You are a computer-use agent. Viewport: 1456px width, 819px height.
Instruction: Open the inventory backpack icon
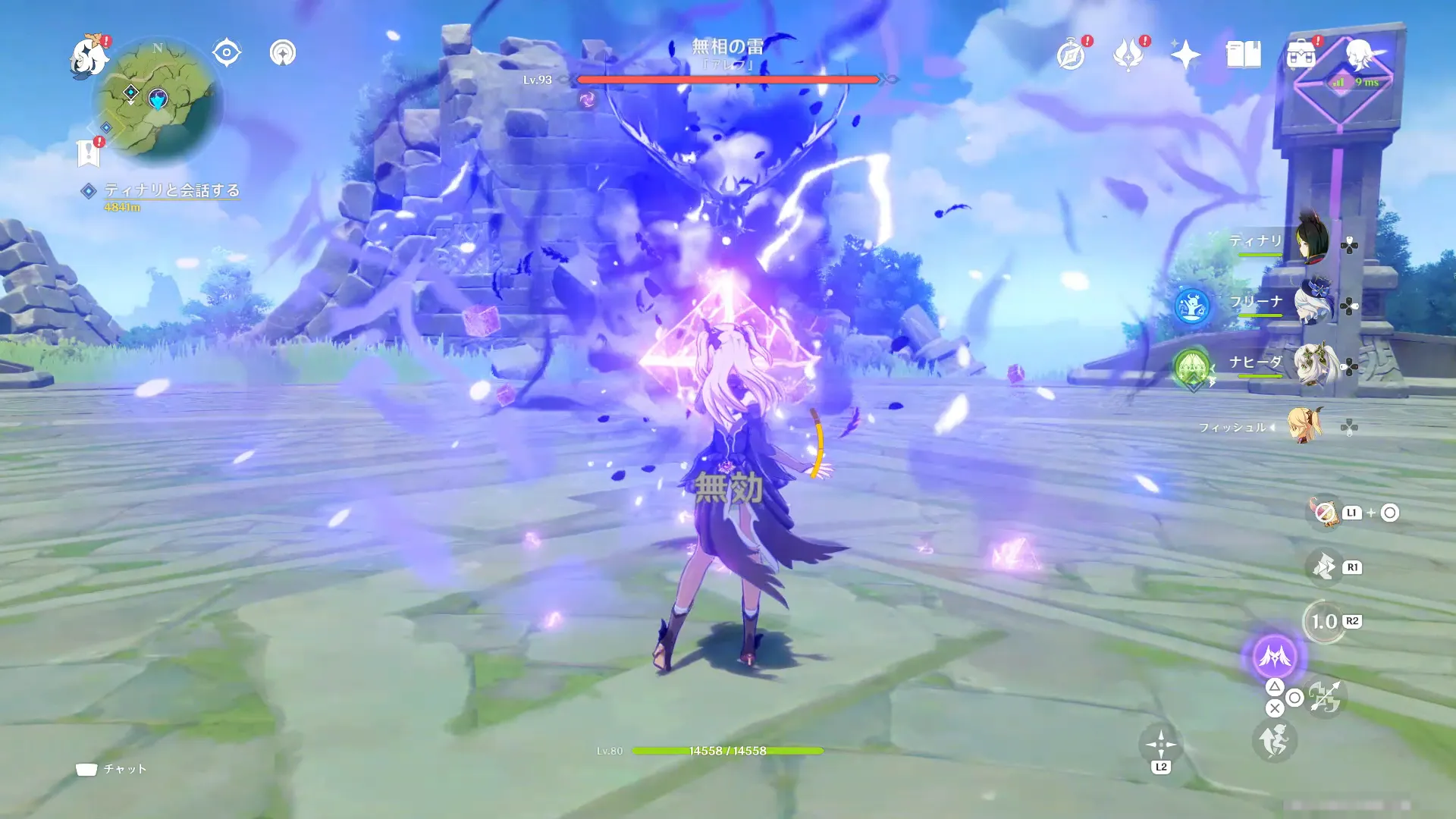tap(1301, 55)
